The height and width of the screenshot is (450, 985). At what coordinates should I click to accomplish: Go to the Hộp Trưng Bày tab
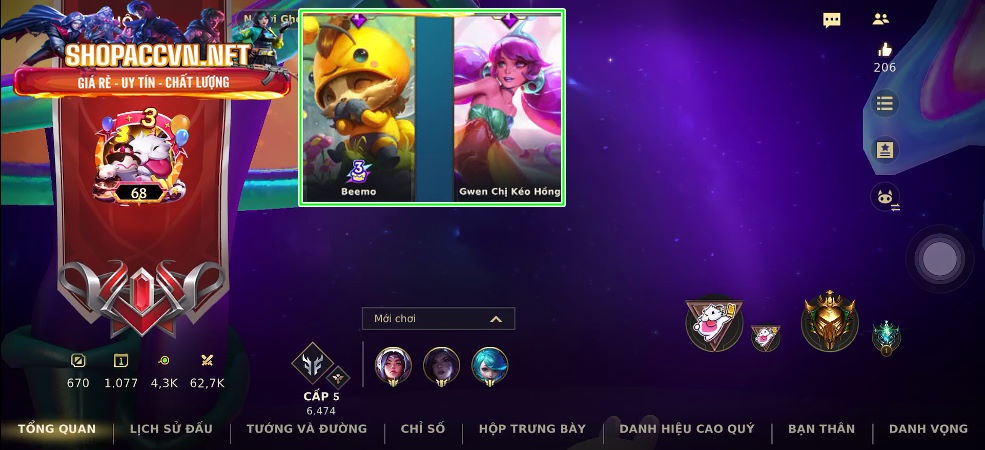point(532,429)
